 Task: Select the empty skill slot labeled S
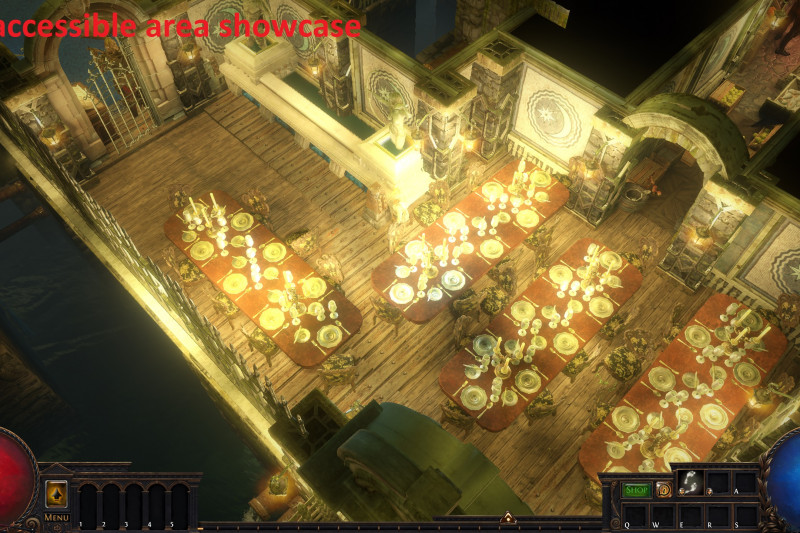[x=745, y=514]
